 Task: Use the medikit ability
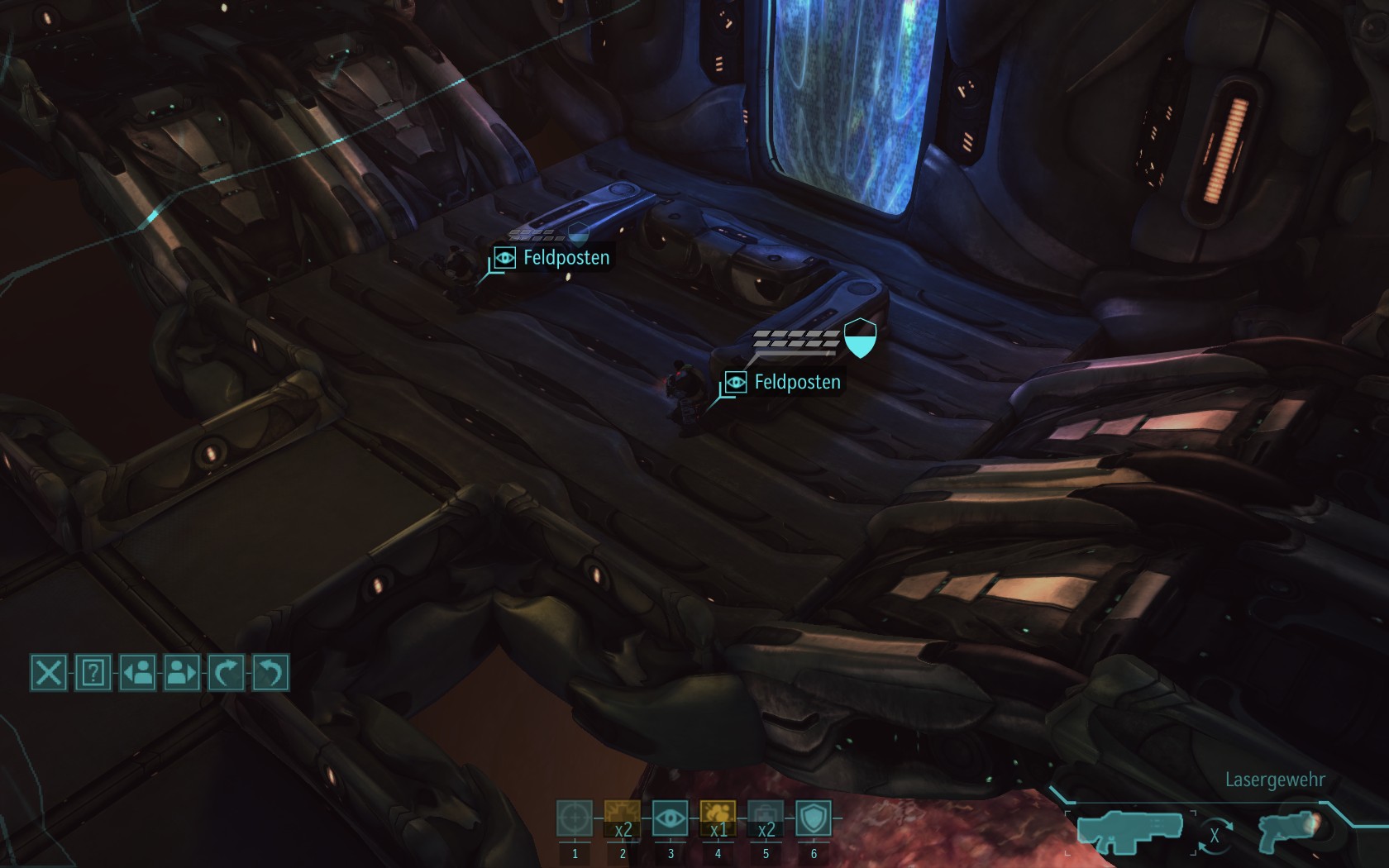[x=766, y=818]
